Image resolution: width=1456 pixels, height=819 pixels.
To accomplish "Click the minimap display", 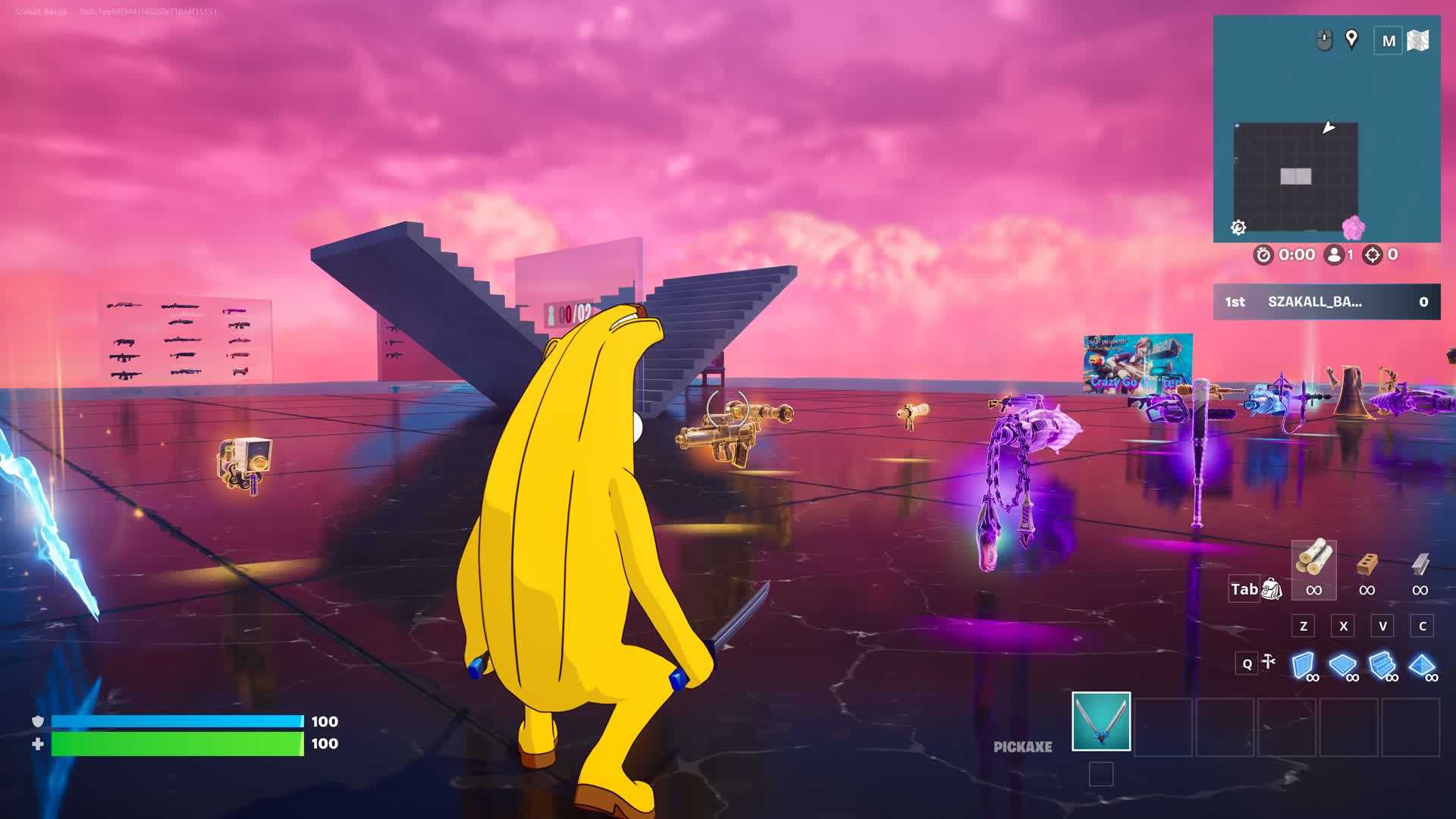I will [x=1295, y=177].
